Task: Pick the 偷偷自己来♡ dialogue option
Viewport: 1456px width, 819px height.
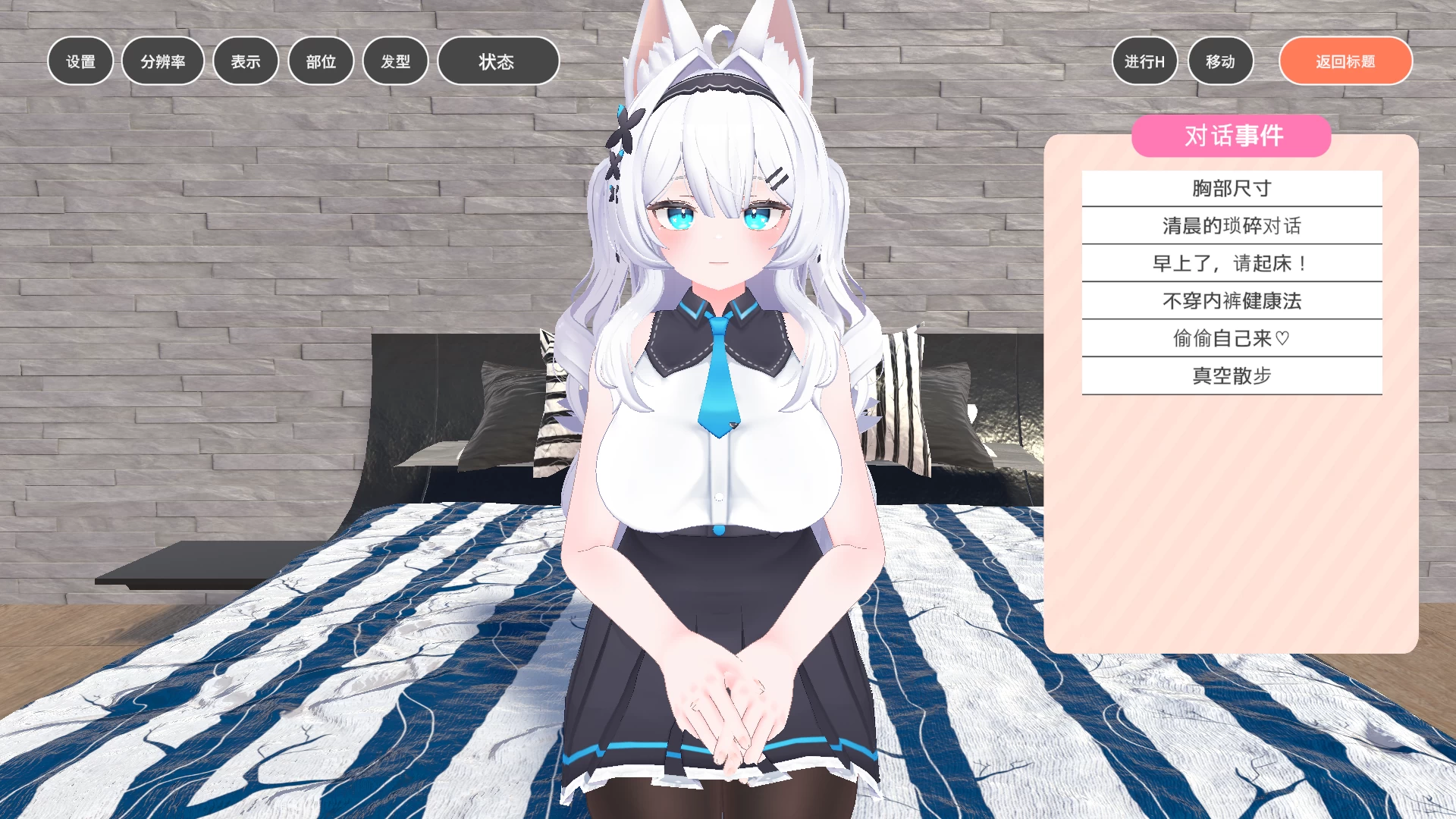Action: (x=1232, y=338)
